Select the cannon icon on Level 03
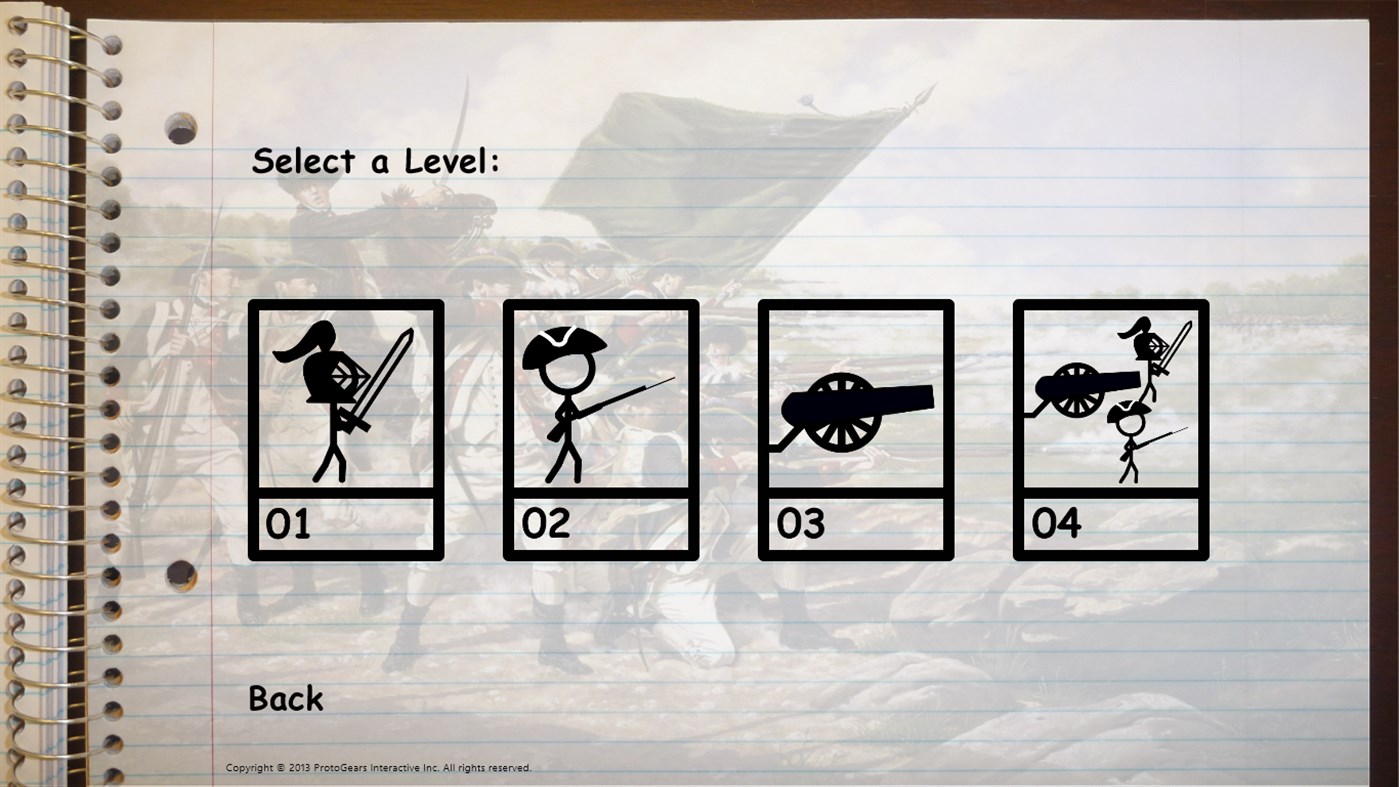 [855, 400]
